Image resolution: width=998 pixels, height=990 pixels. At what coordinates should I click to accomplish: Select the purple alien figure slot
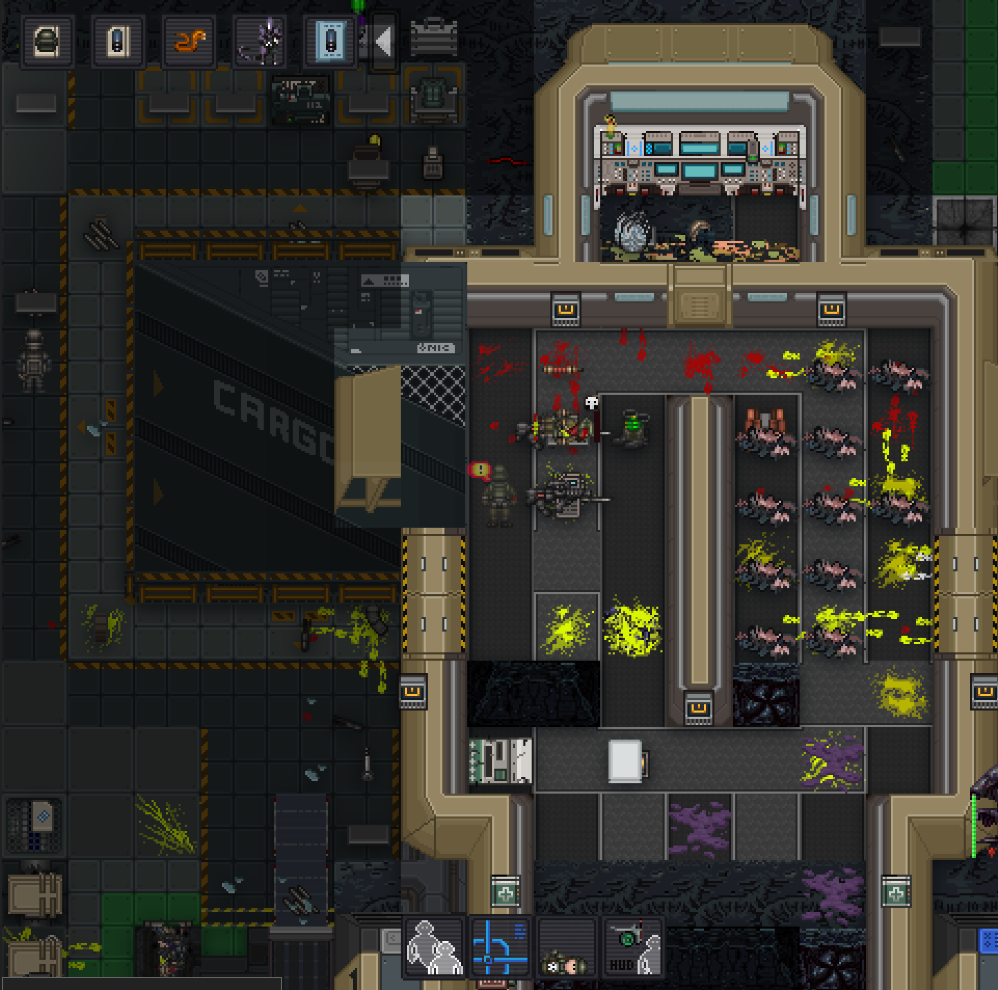[x=260, y=41]
